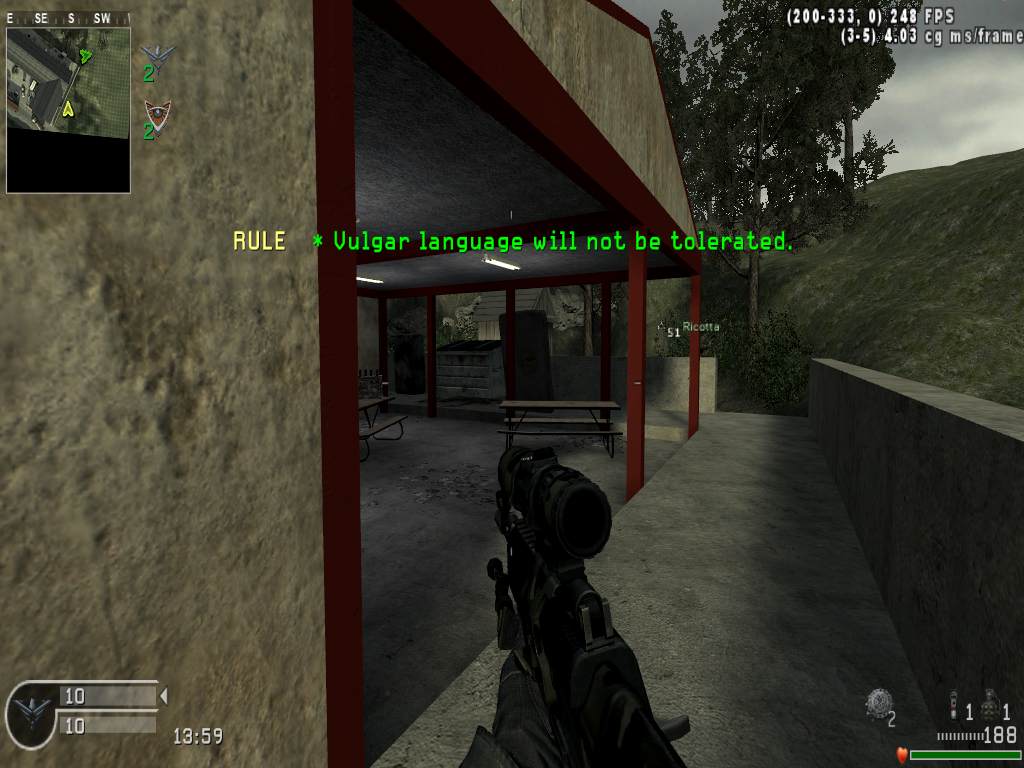1024x768 pixels.
Task: Select the flashbang special grenade icon
Action: (x=954, y=705)
